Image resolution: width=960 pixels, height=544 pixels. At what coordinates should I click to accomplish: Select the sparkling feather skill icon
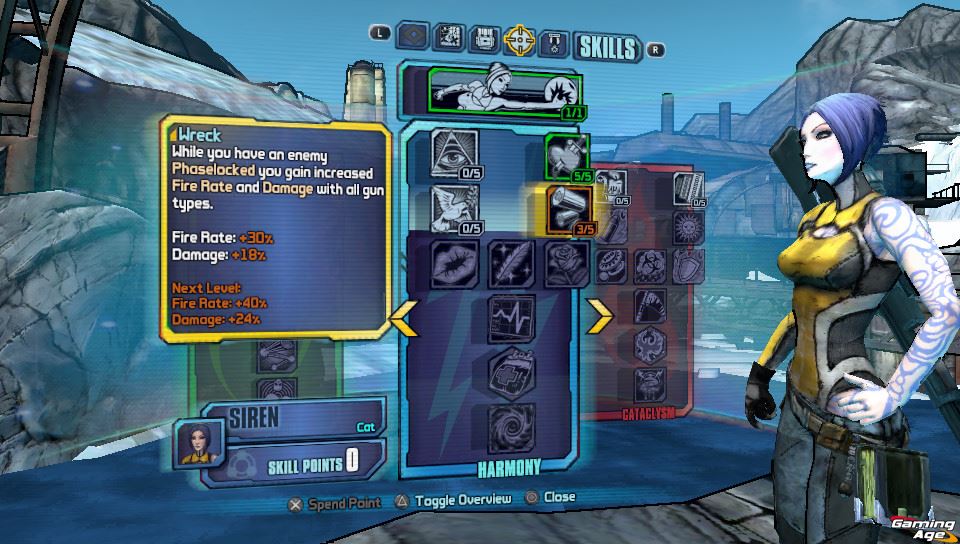(x=510, y=262)
